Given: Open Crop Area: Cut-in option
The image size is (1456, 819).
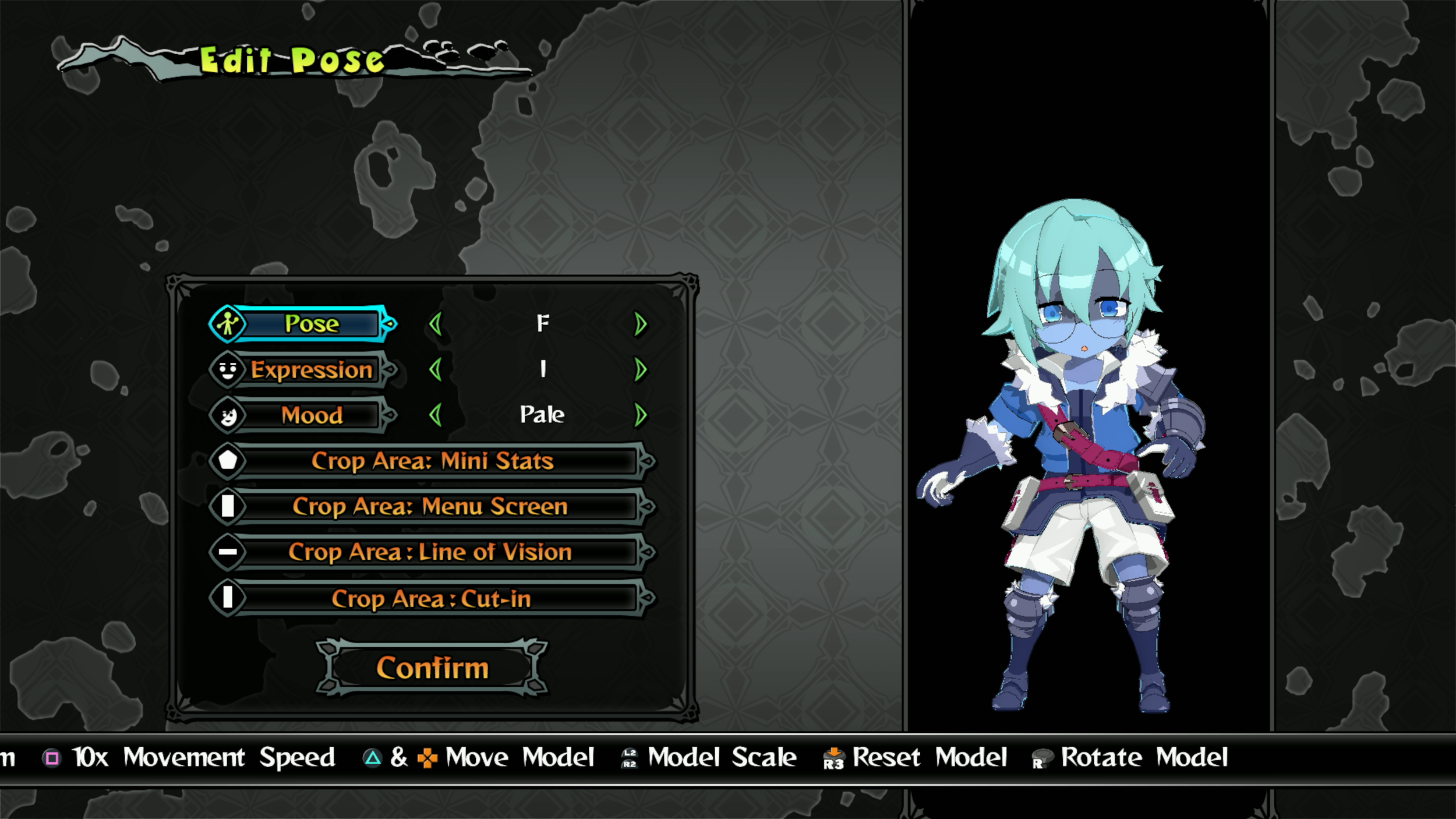Looking at the screenshot, I should (432, 598).
